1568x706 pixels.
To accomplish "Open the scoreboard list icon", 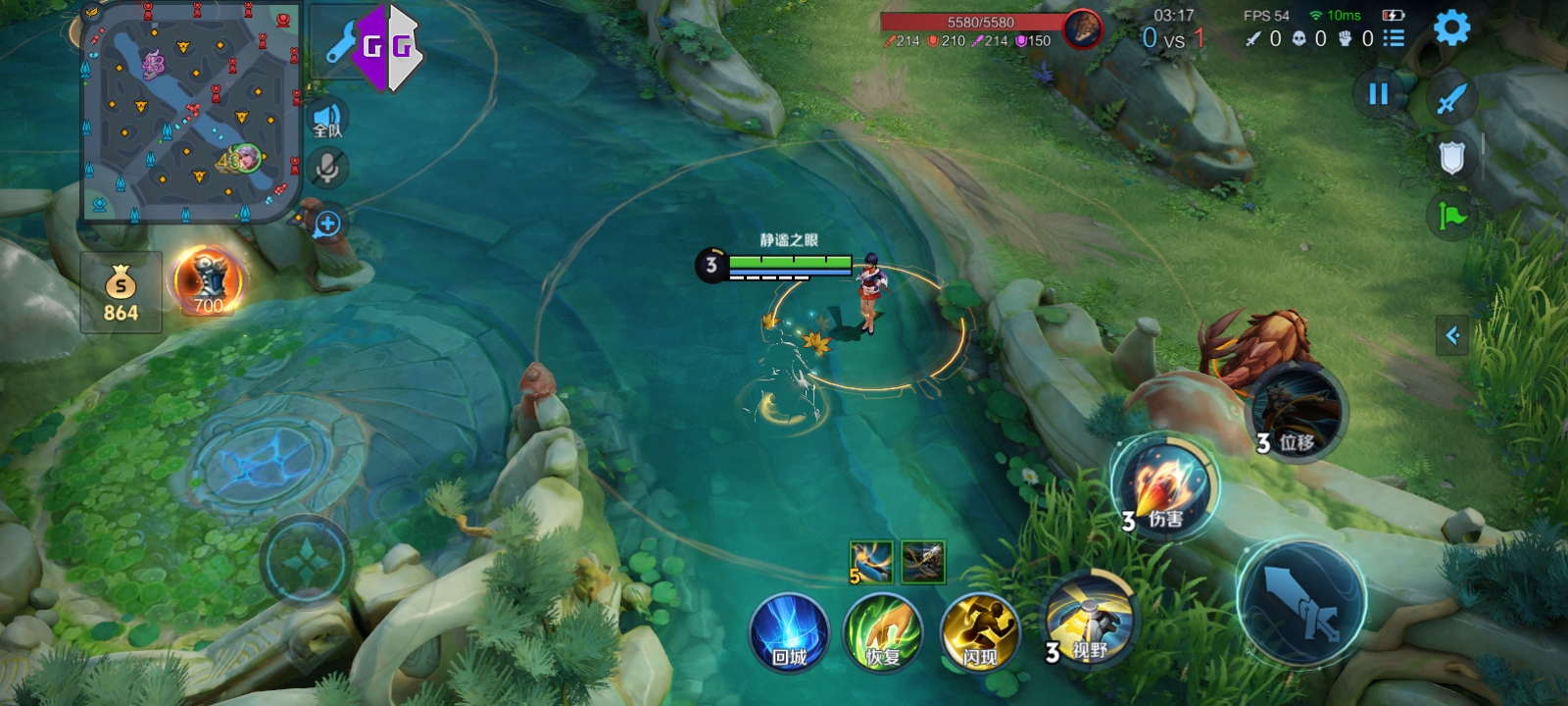I will click(1394, 38).
